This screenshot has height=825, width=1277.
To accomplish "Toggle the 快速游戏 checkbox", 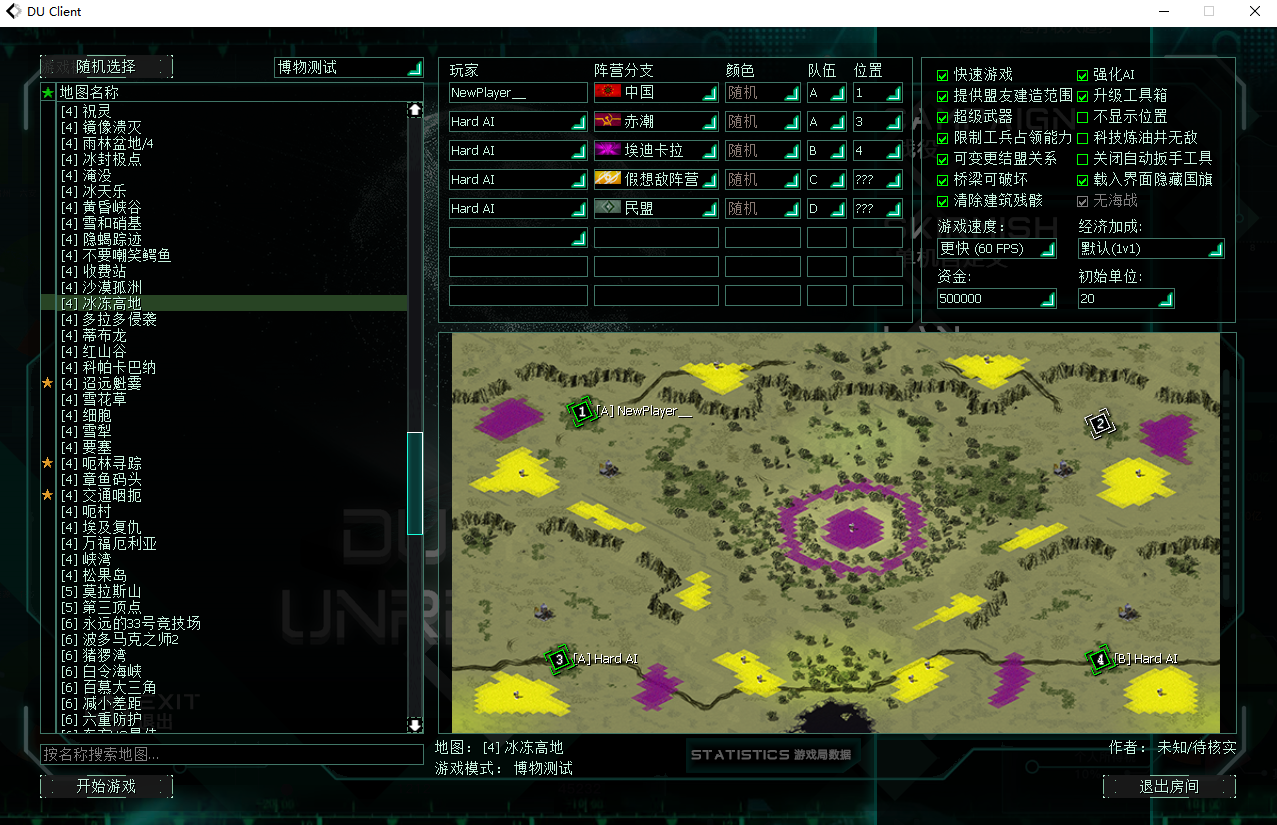I will click(x=942, y=75).
